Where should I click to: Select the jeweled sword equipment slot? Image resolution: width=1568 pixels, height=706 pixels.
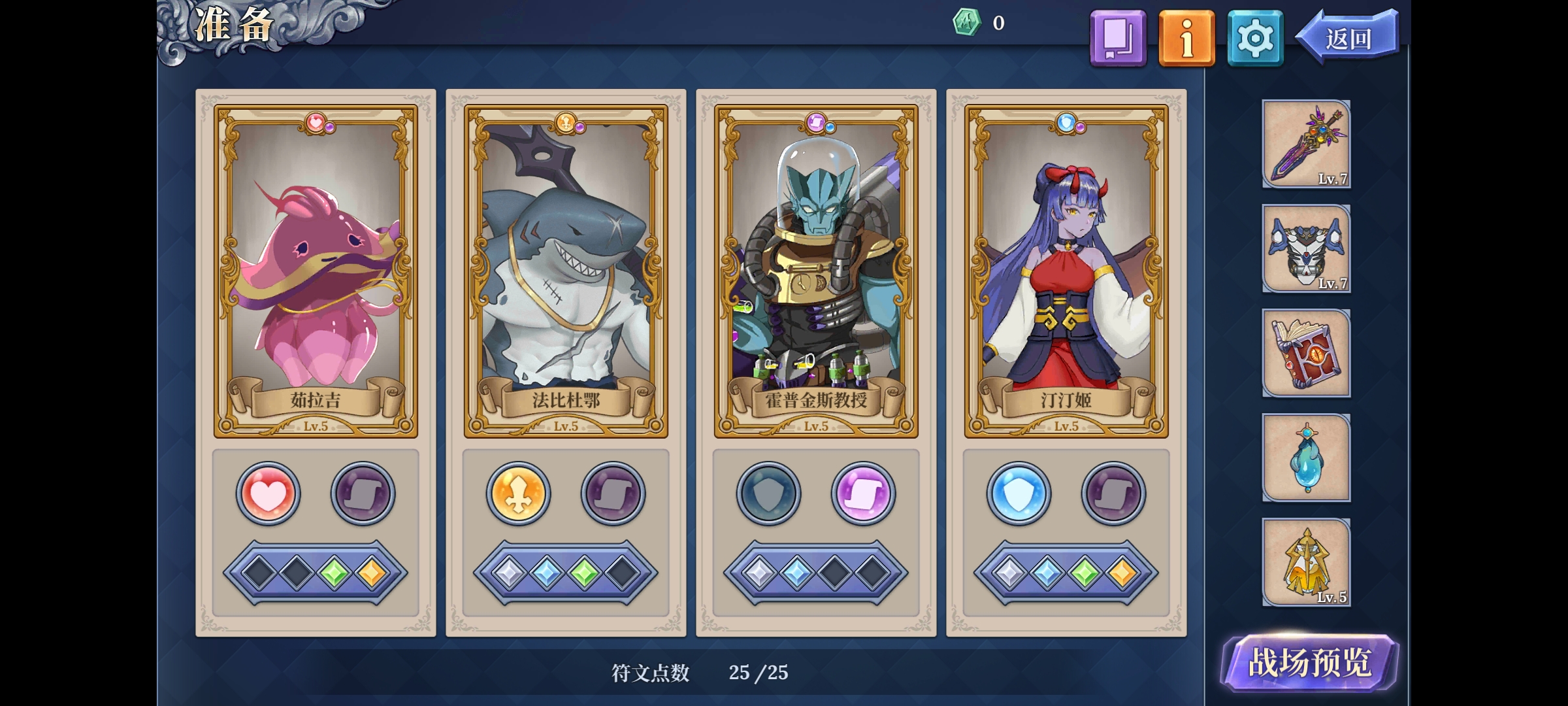(1306, 144)
